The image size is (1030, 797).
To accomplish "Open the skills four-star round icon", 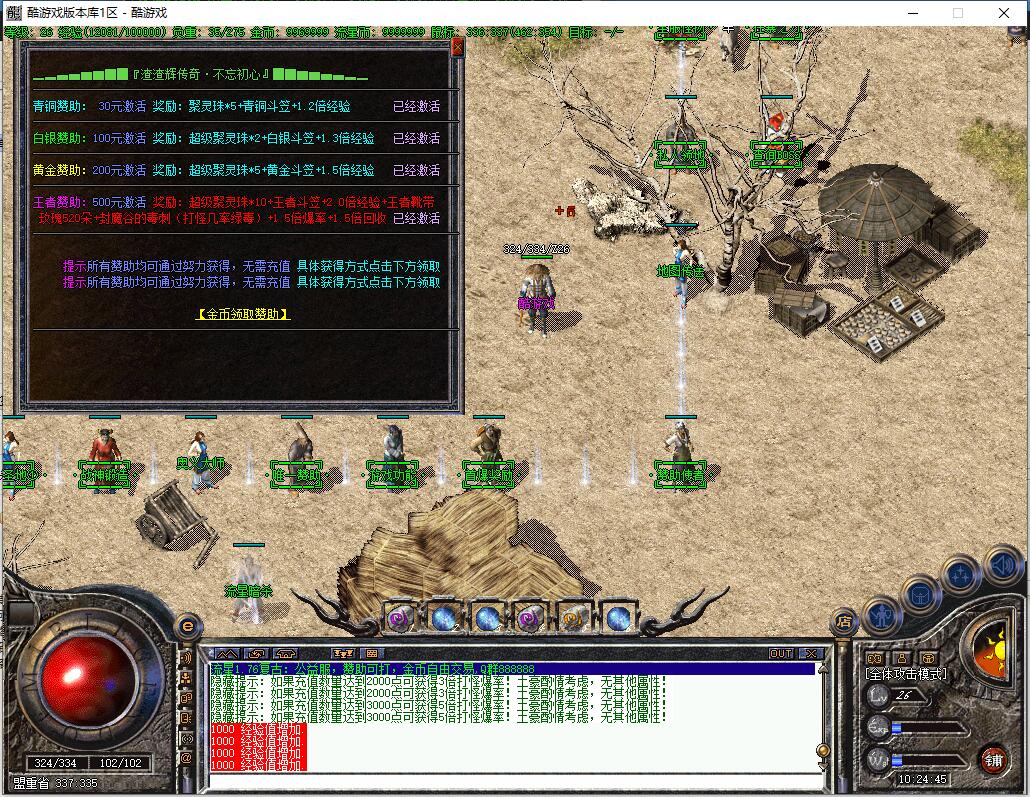I will click(x=961, y=575).
